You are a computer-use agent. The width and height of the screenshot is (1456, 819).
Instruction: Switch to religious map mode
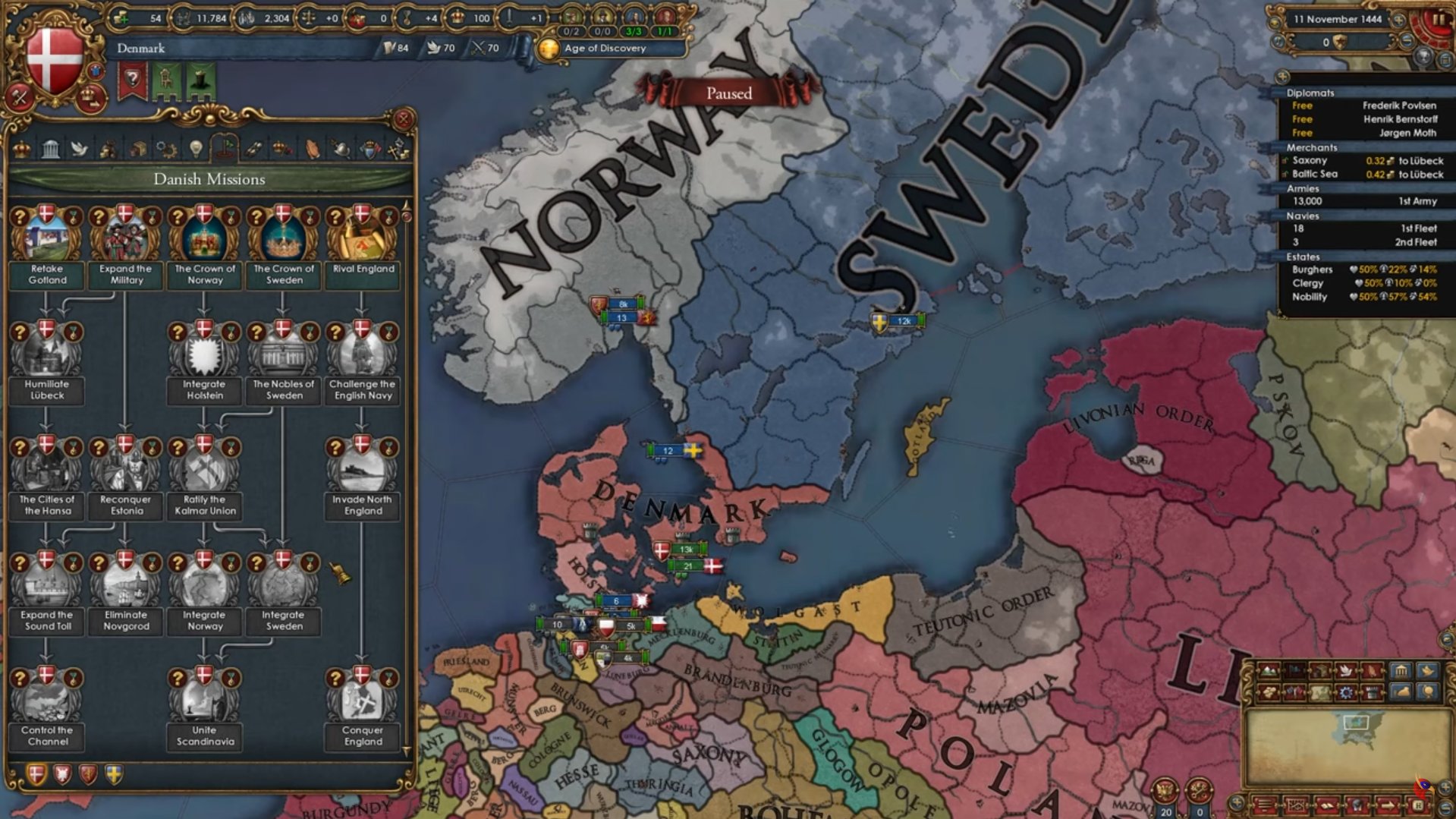[1372, 671]
